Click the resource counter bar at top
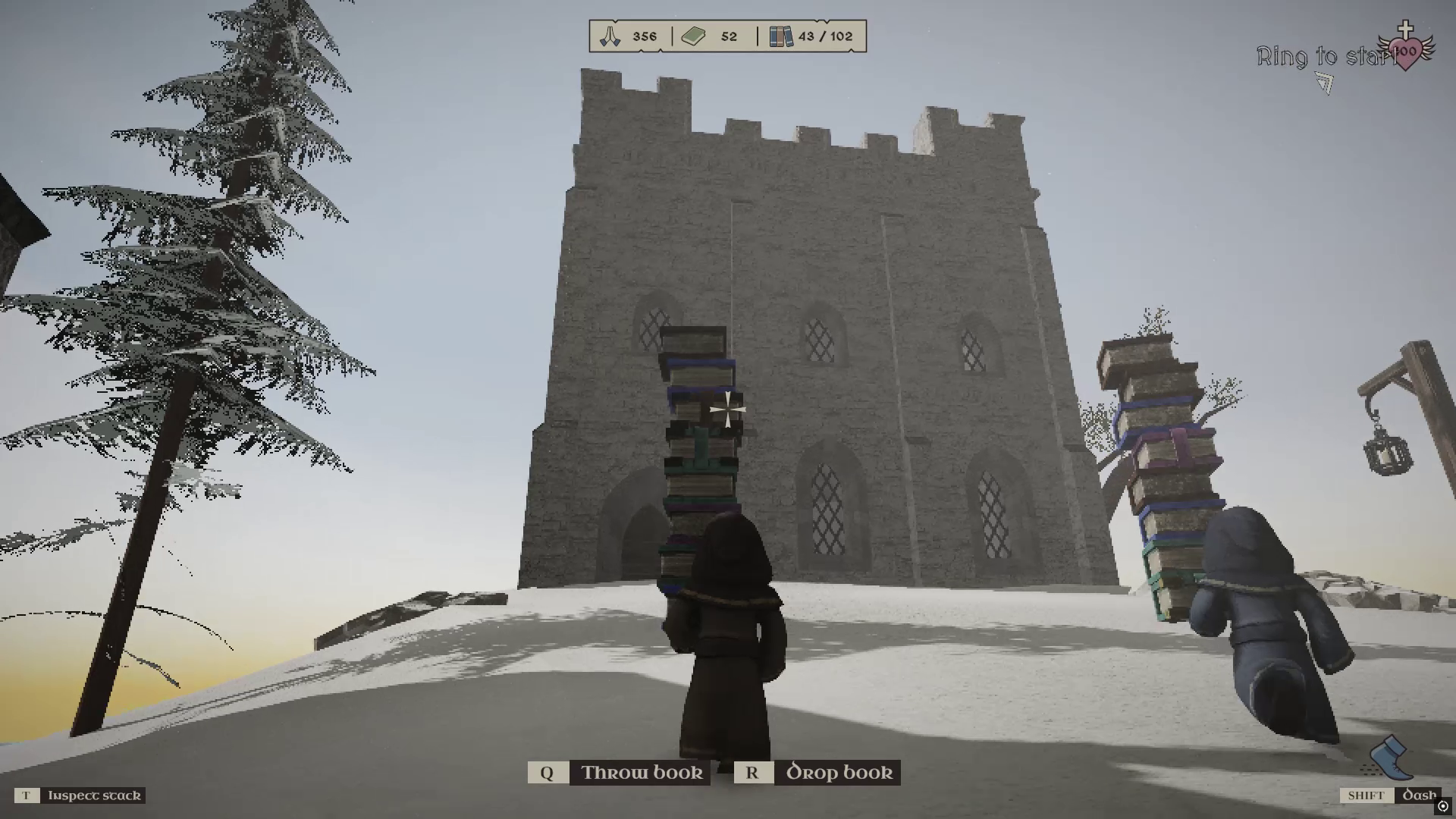The width and height of the screenshot is (1456, 819). pyautogui.click(x=724, y=35)
